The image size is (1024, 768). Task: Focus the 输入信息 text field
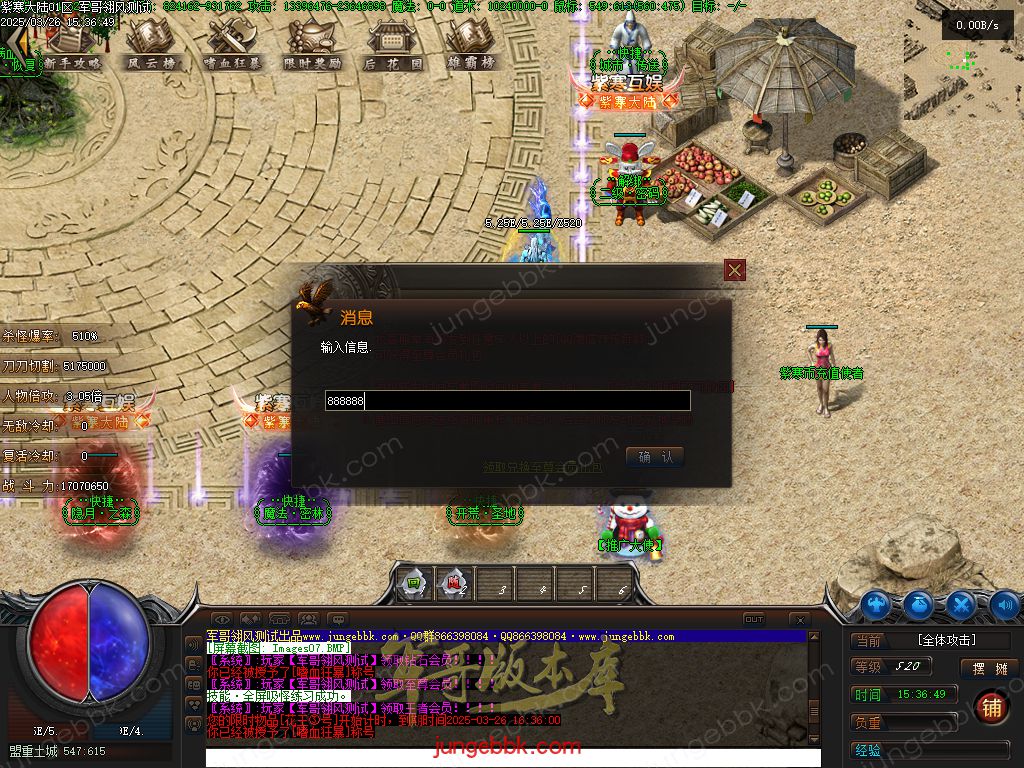coord(507,401)
